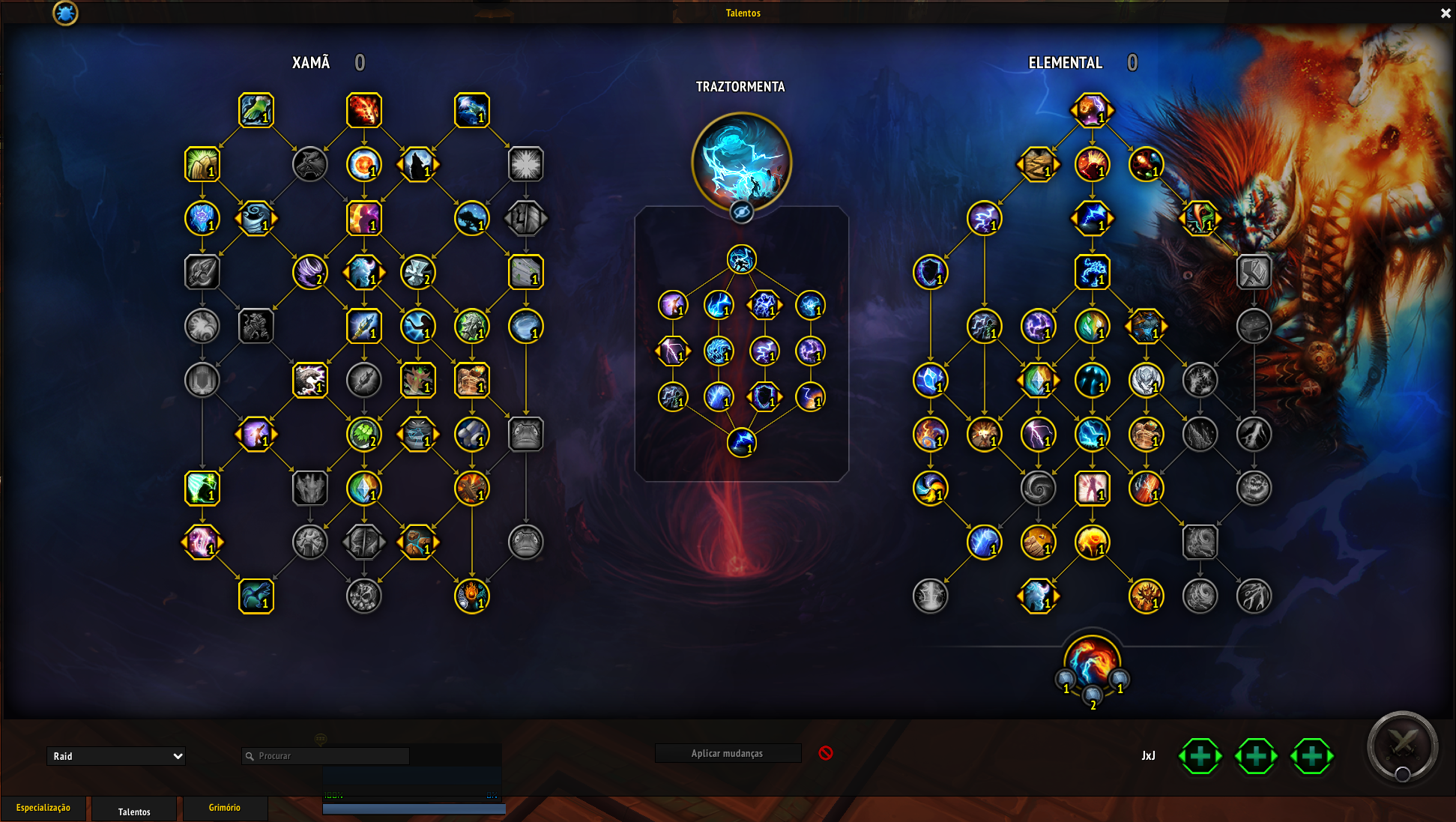Click the blue bug icon in top-left corner
Viewport: 1456px width, 822px height.
pos(65,13)
